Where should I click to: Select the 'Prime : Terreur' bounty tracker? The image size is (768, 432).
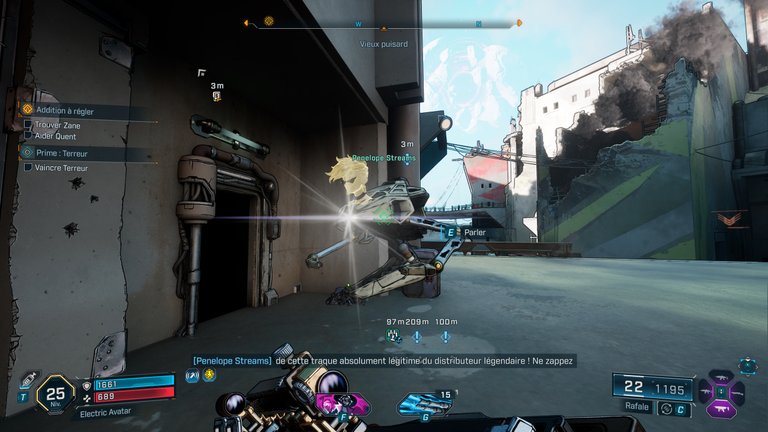(x=63, y=153)
